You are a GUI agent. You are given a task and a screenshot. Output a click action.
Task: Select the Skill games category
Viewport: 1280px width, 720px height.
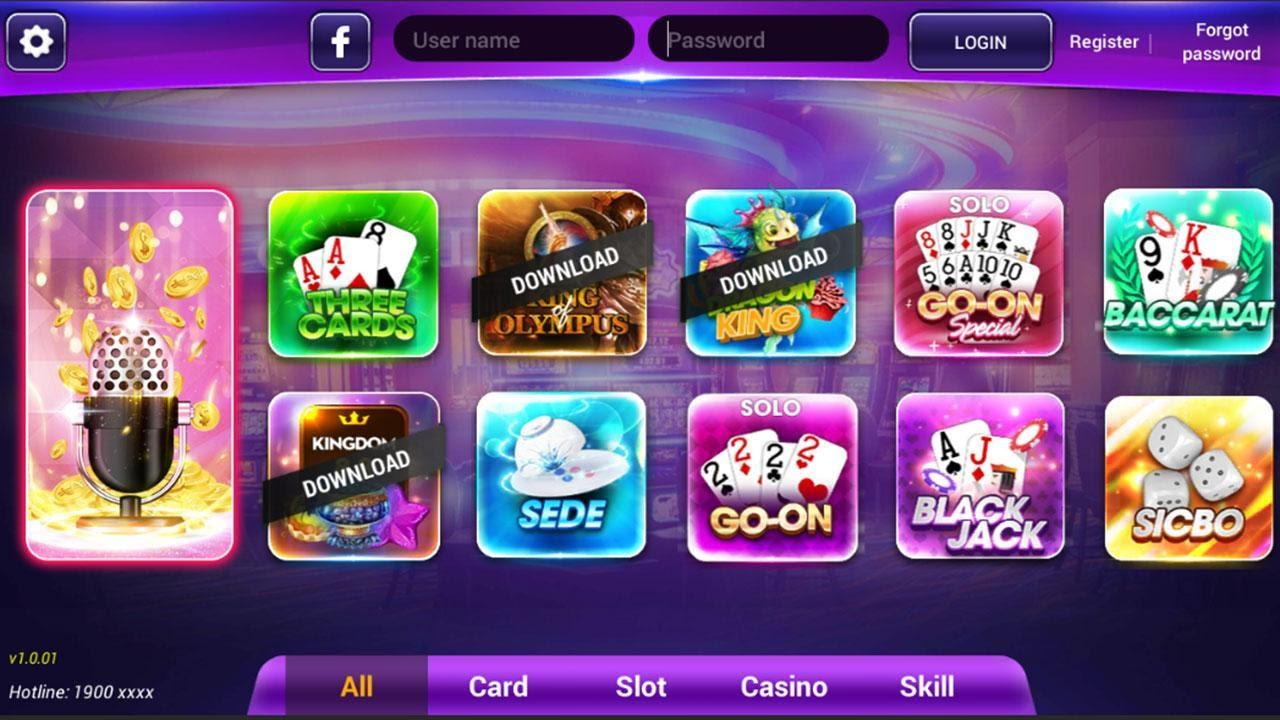[926, 687]
